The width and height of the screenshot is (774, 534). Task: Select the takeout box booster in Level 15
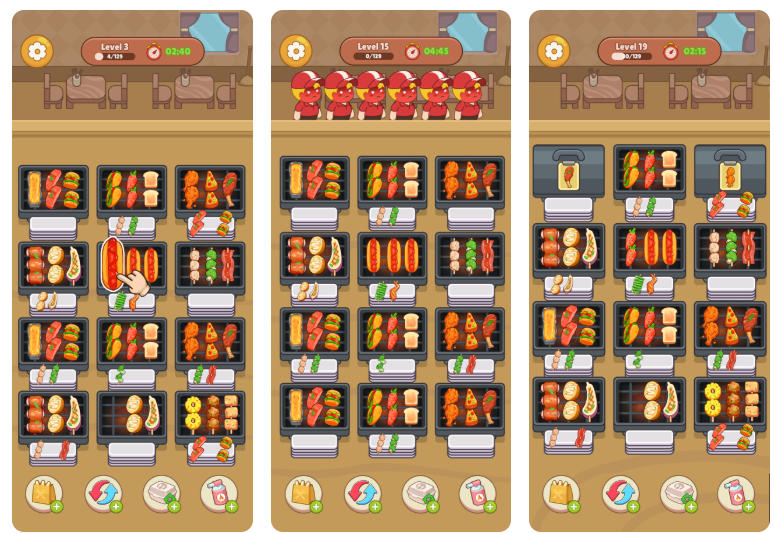(x=418, y=492)
